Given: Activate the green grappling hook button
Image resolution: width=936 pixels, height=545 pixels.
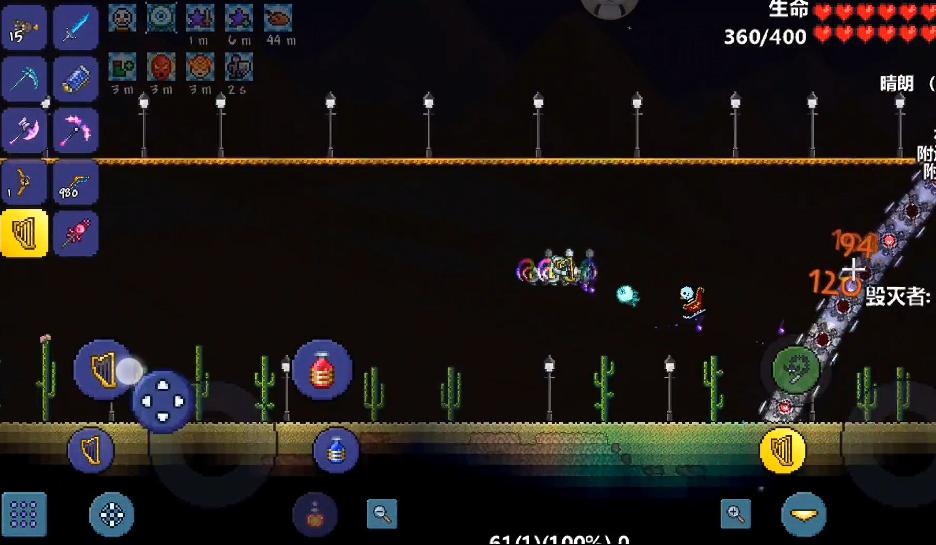Looking at the screenshot, I should 796,369.
